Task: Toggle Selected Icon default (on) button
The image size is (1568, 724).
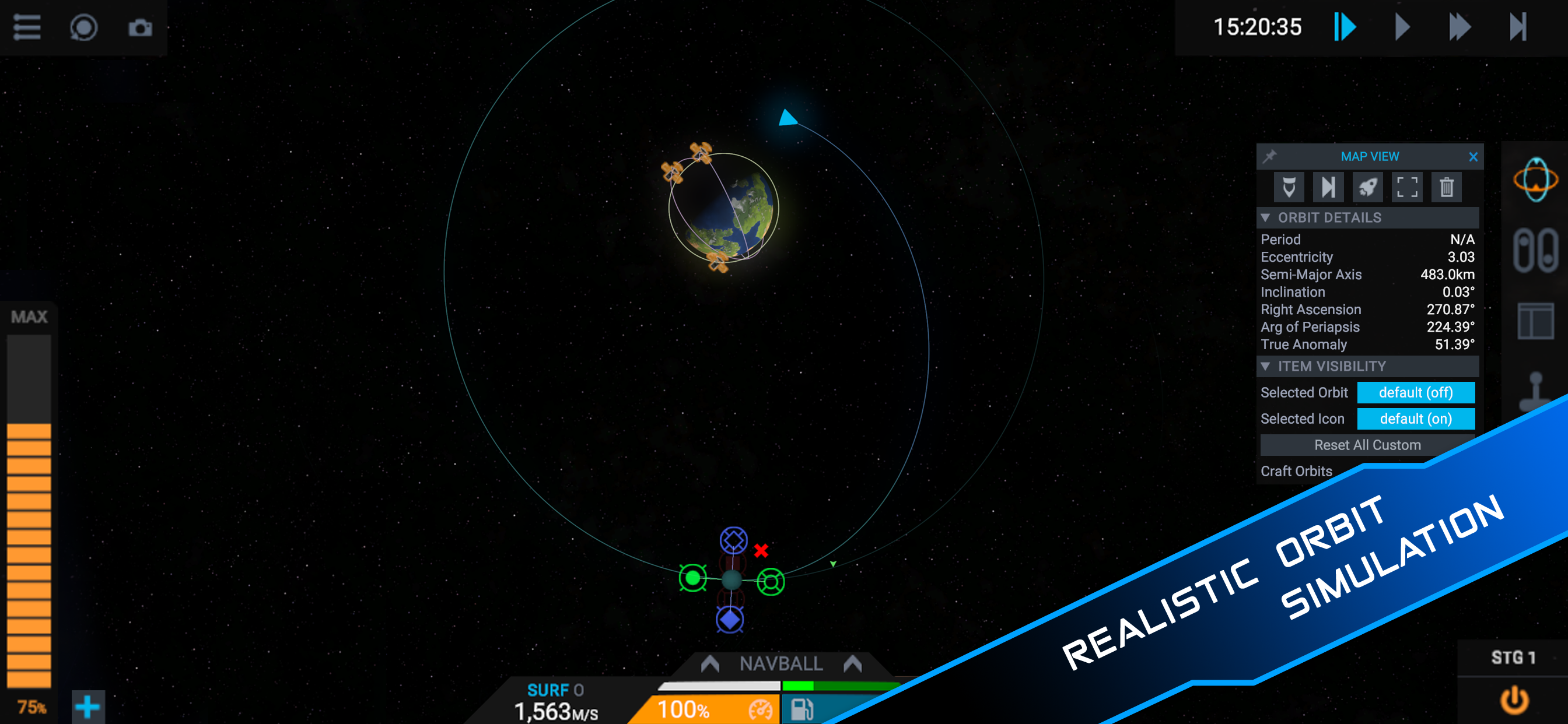Action: click(1415, 419)
